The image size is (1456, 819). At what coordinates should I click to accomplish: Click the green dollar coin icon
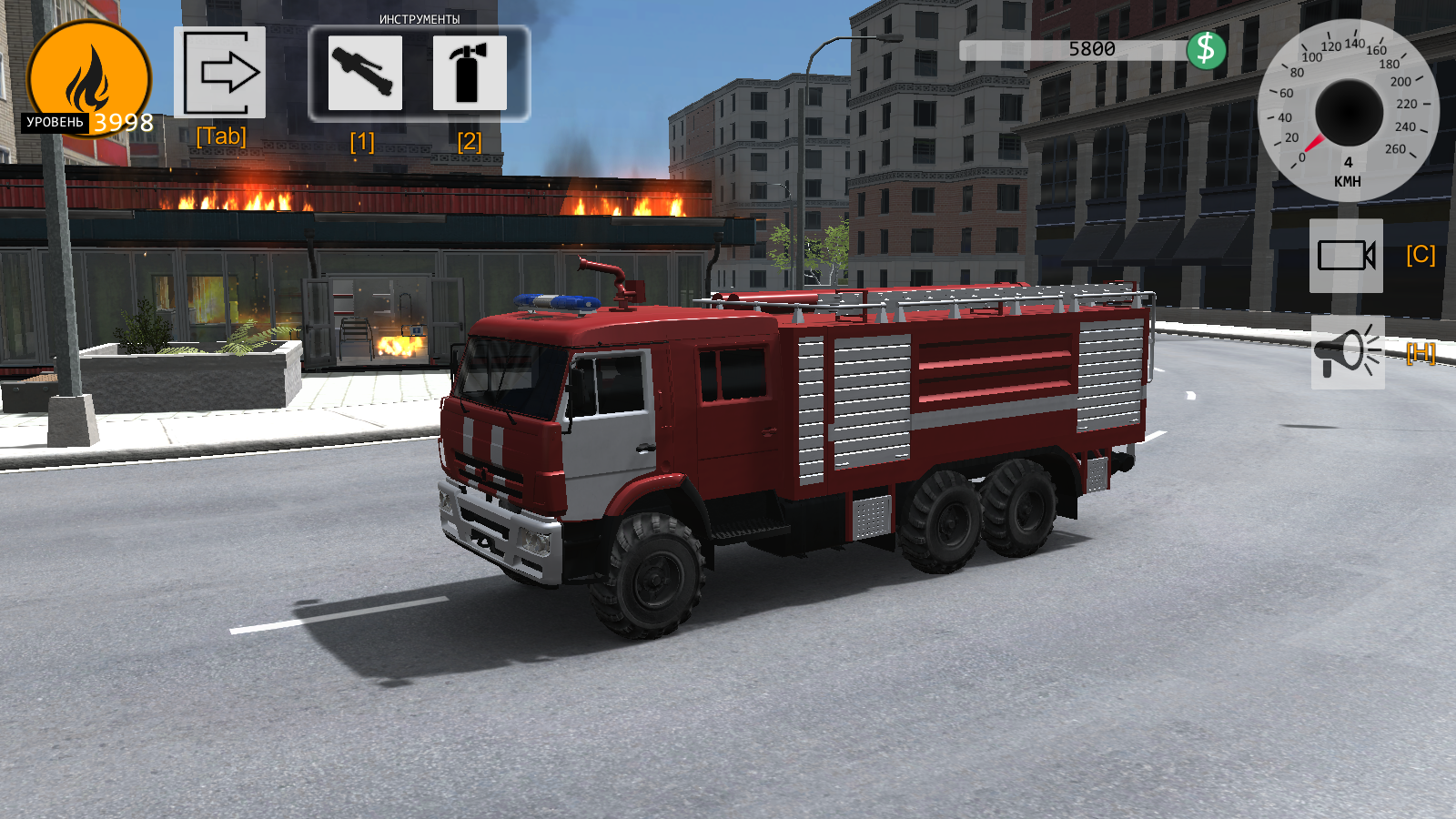(x=1208, y=52)
